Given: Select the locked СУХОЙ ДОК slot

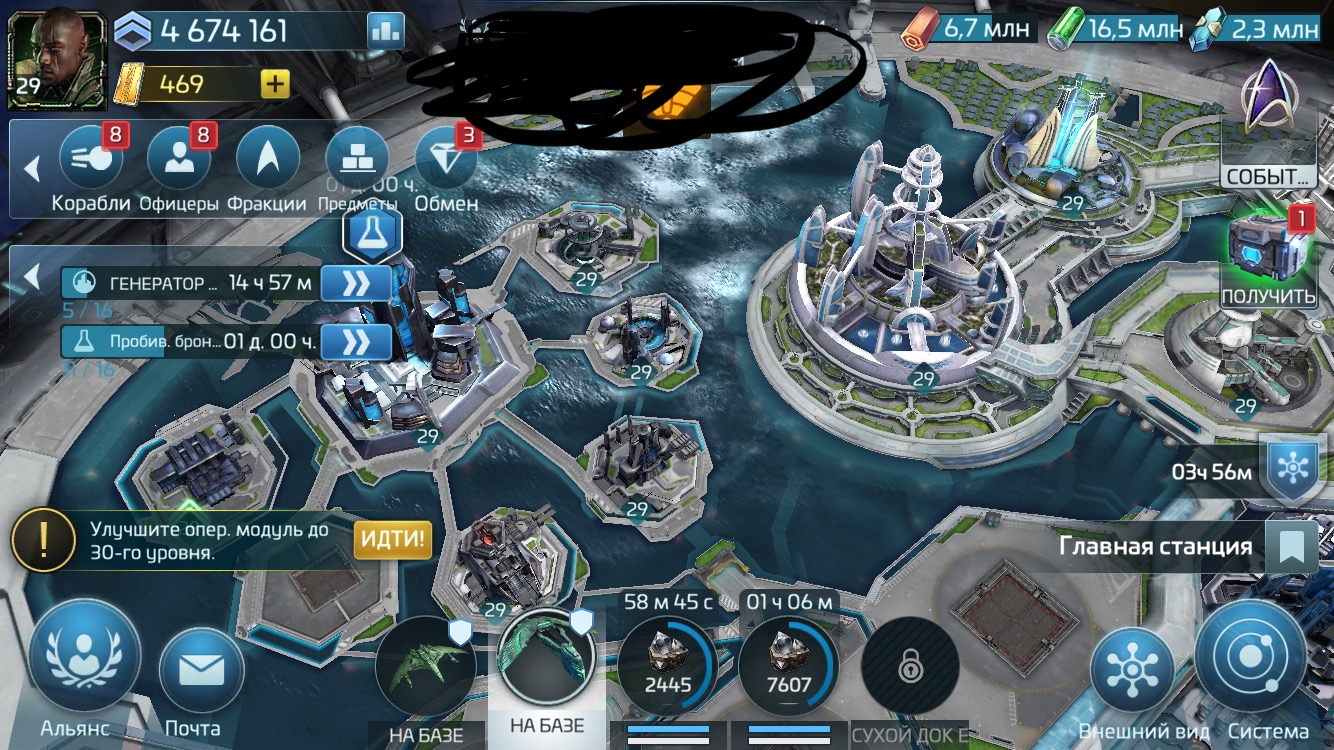Looking at the screenshot, I should 910,668.
